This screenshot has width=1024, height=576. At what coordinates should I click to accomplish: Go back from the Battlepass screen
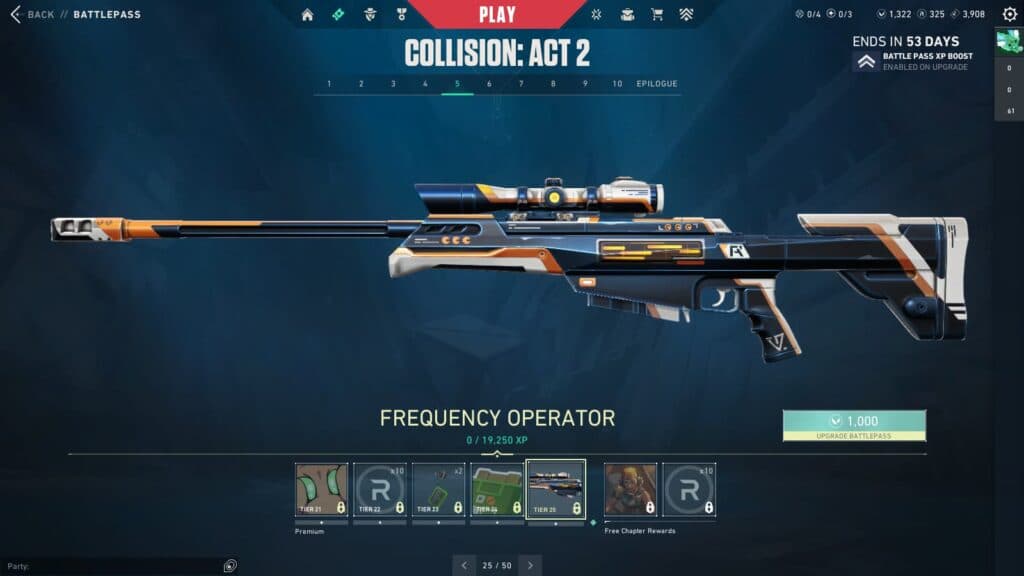click(x=32, y=15)
